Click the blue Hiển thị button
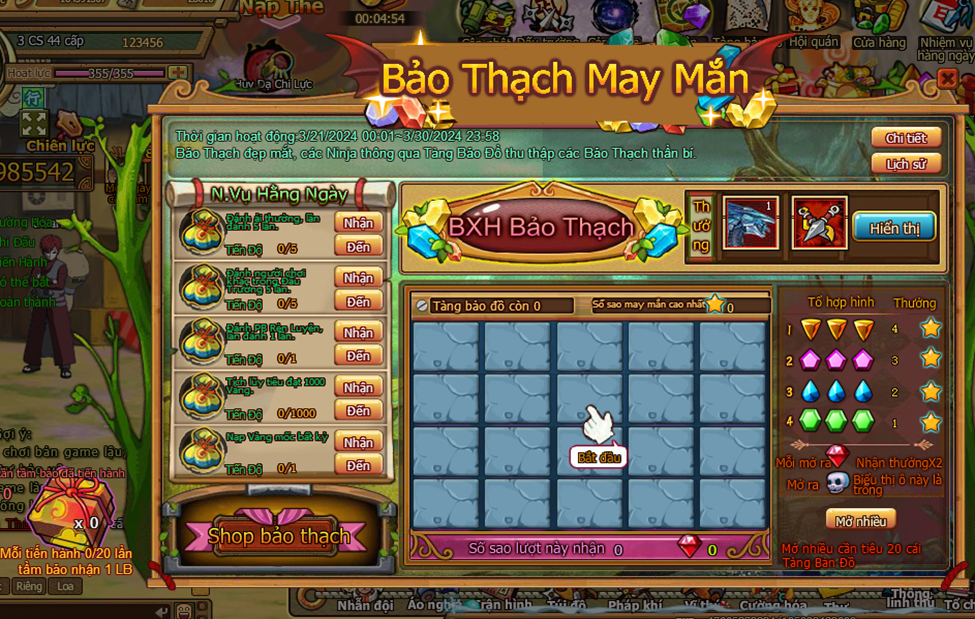The image size is (975, 619). [894, 228]
